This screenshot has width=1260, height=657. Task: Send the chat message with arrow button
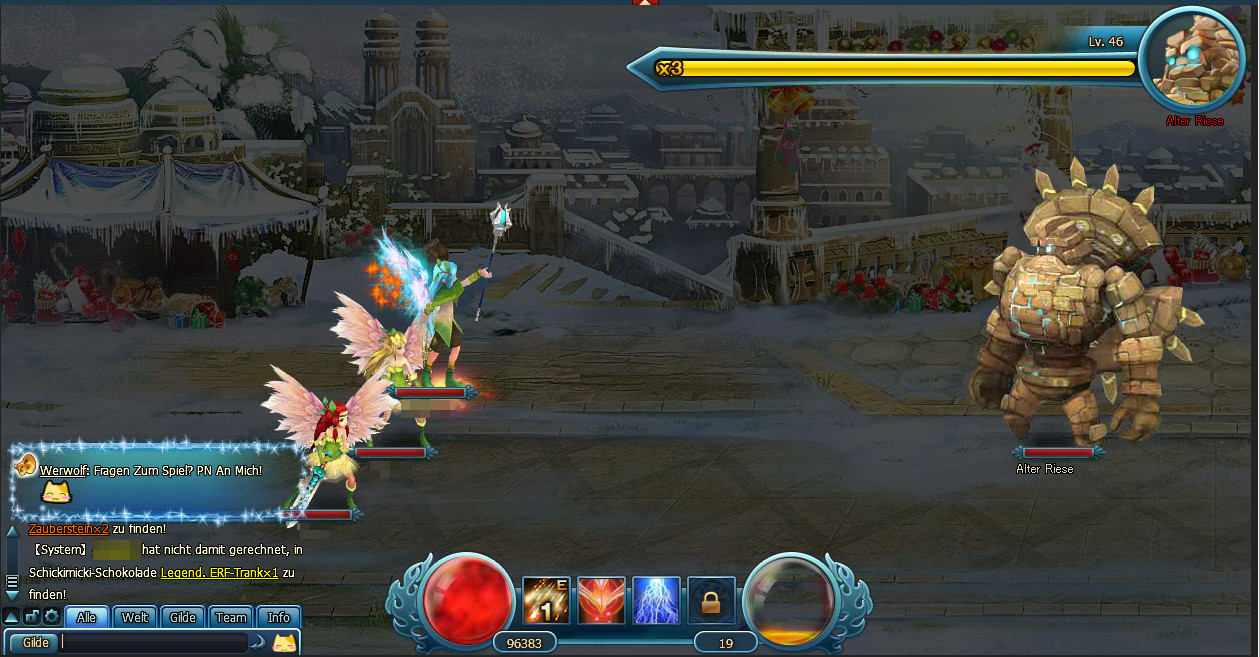[x=258, y=642]
